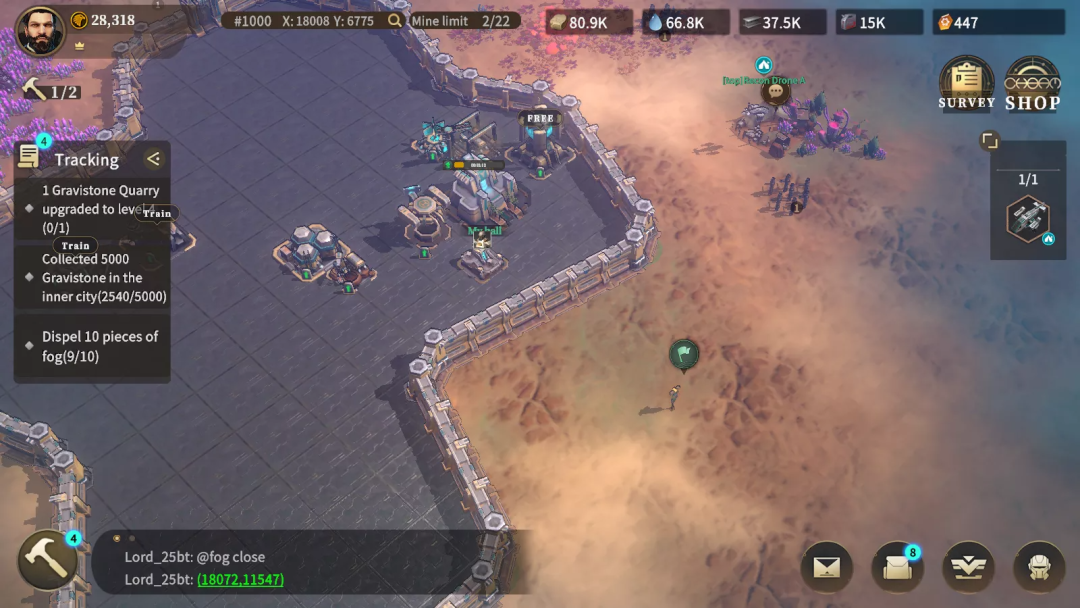Screen dimensions: 1080x608
Task: Toggle the troop panel expand icon
Action: [989, 141]
